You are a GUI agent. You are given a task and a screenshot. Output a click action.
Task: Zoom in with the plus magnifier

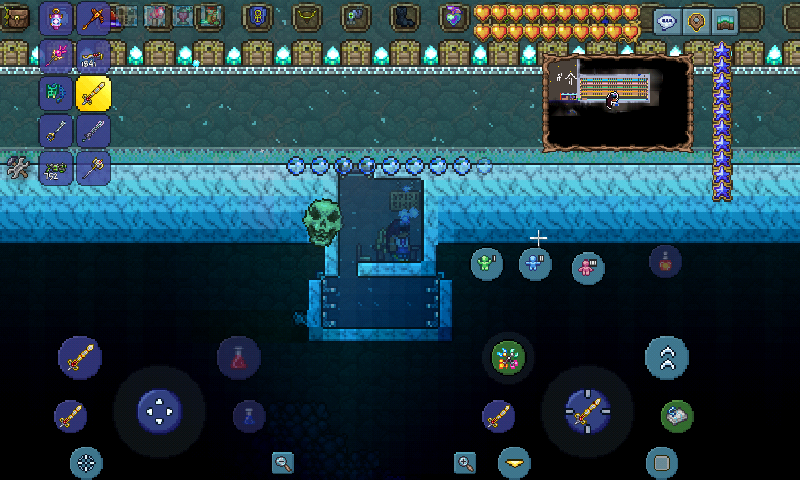click(465, 462)
